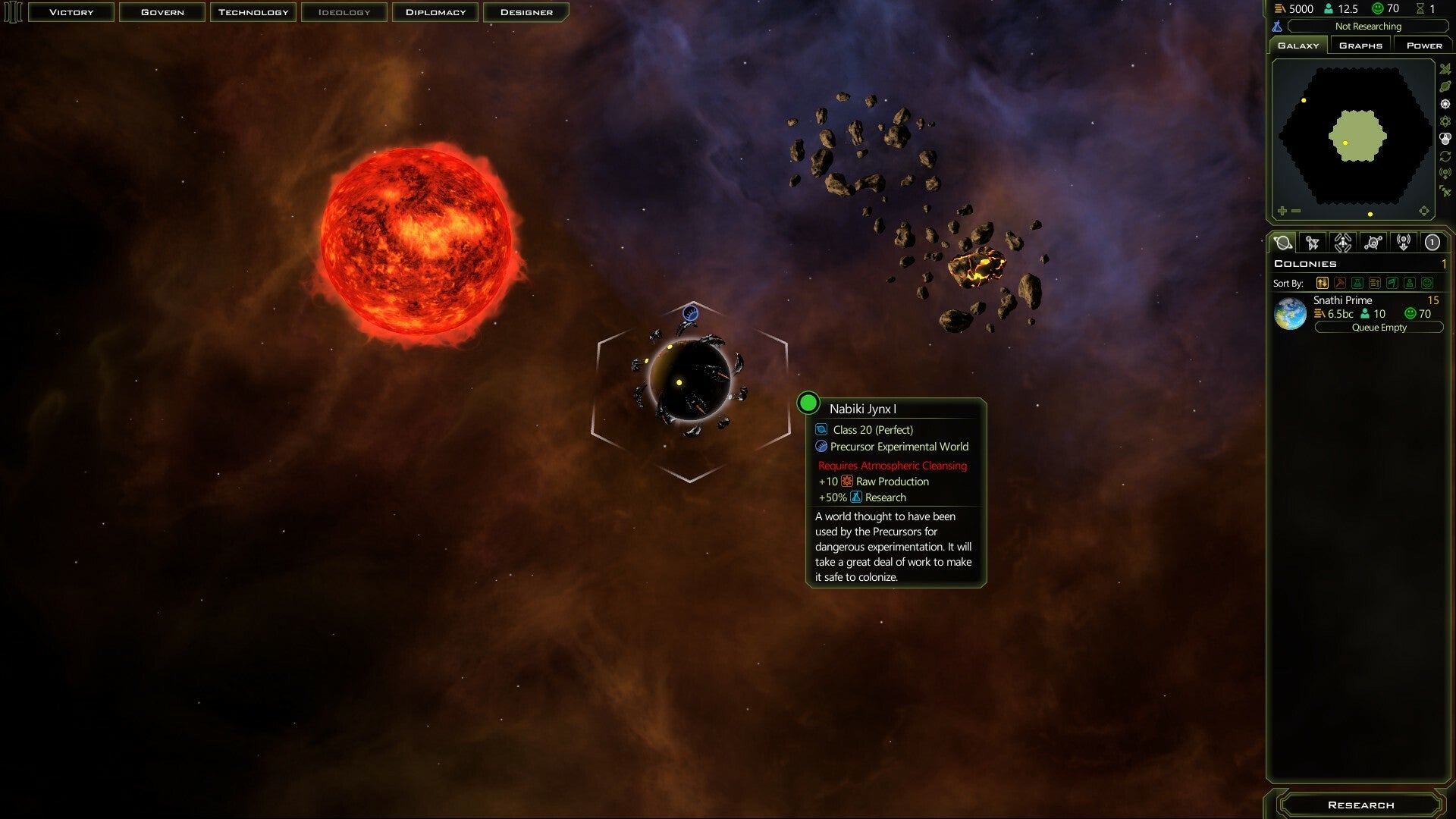Select the Galaxy minimap tab

(x=1298, y=45)
